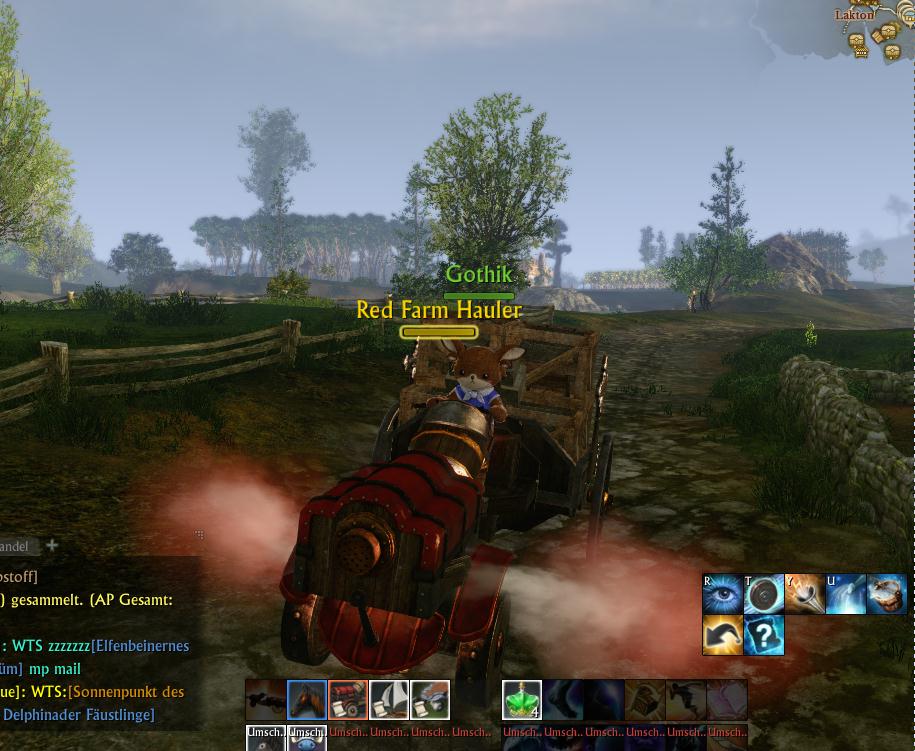The height and width of the screenshot is (751, 915).
Task: Summon the red farm cart slot
Action: [348, 700]
